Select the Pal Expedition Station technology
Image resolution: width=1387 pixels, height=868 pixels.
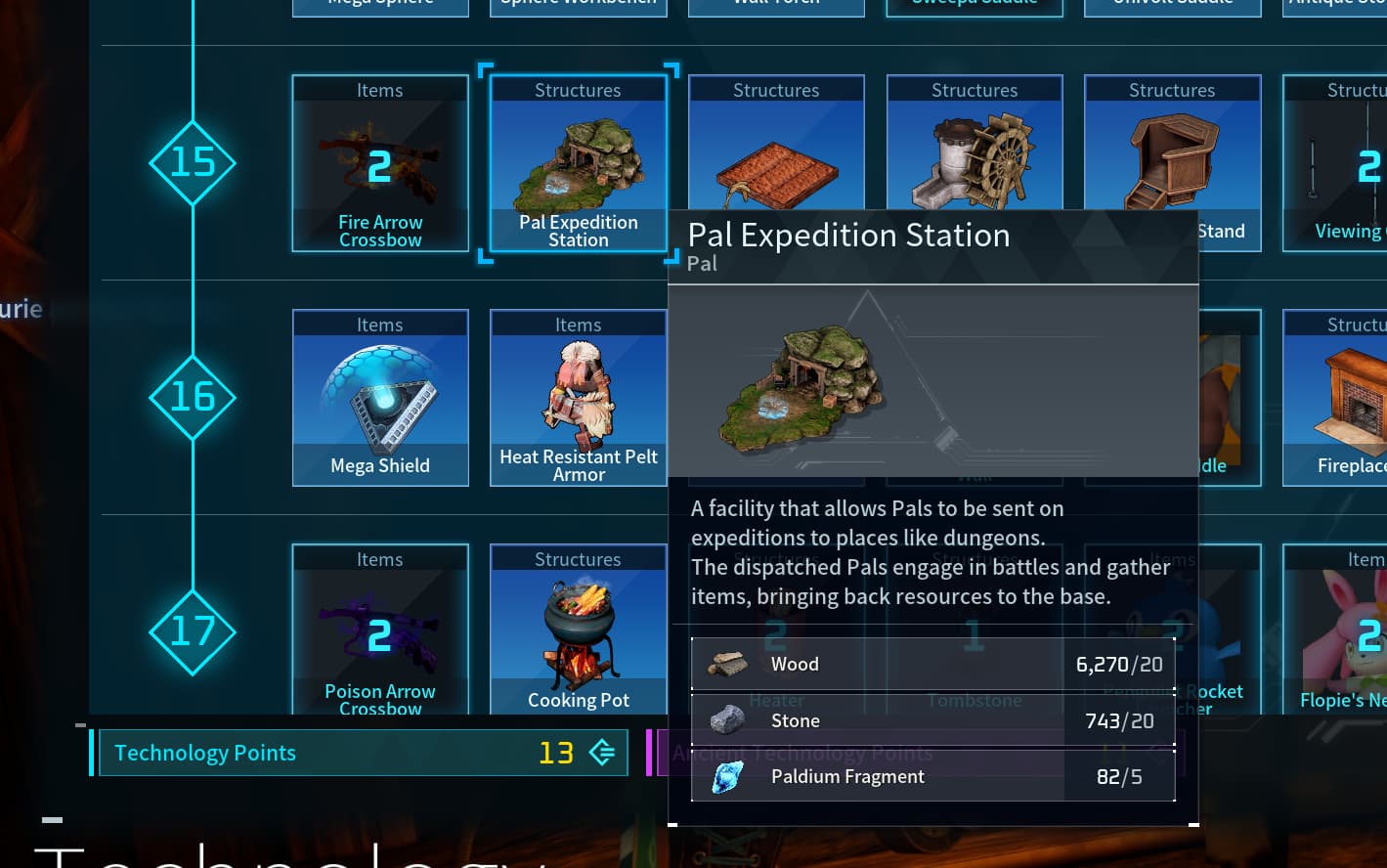[578, 163]
